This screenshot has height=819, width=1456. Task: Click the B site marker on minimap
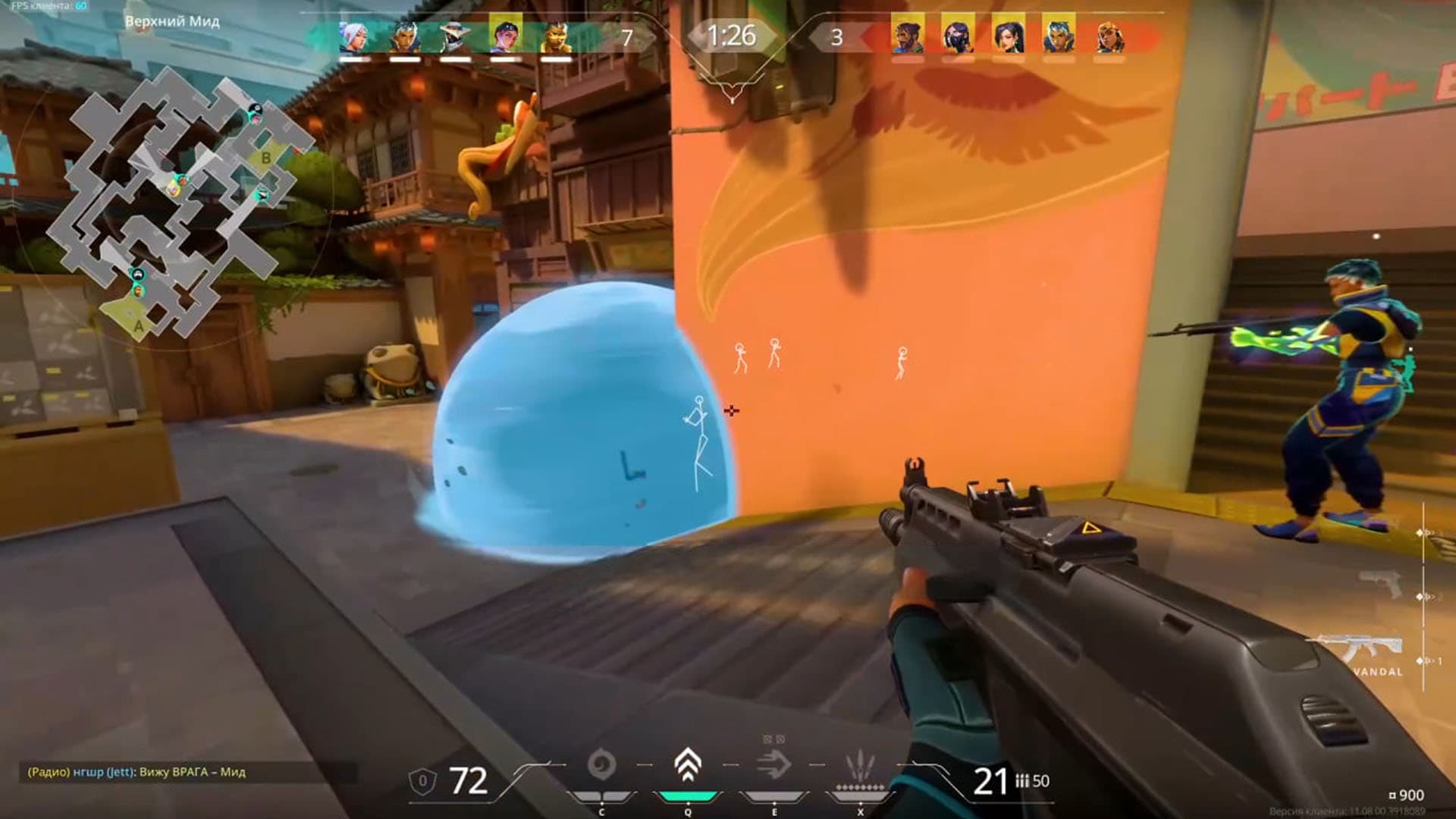click(x=265, y=158)
